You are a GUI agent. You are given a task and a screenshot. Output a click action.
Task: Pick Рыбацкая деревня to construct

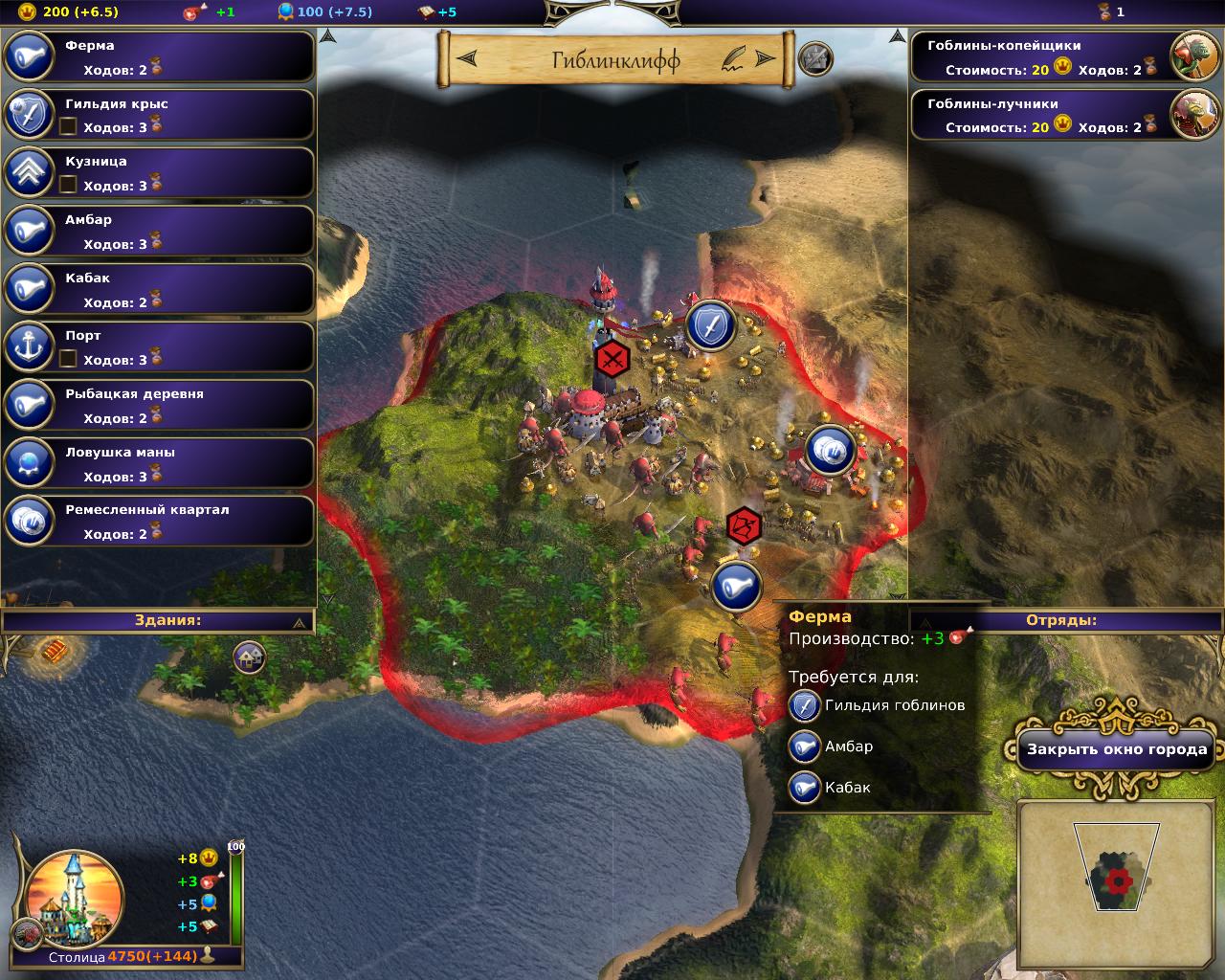(159, 406)
